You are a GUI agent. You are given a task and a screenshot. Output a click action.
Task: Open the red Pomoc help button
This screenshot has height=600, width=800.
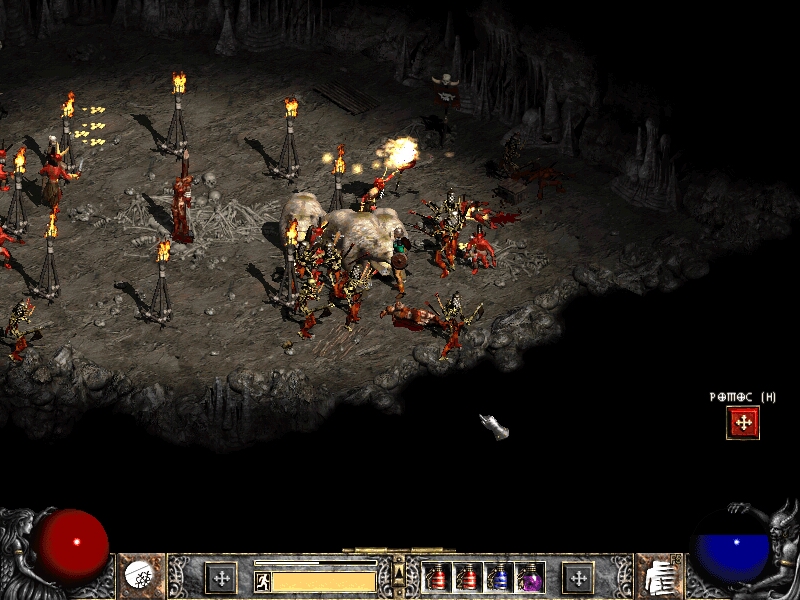click(743, 423)
